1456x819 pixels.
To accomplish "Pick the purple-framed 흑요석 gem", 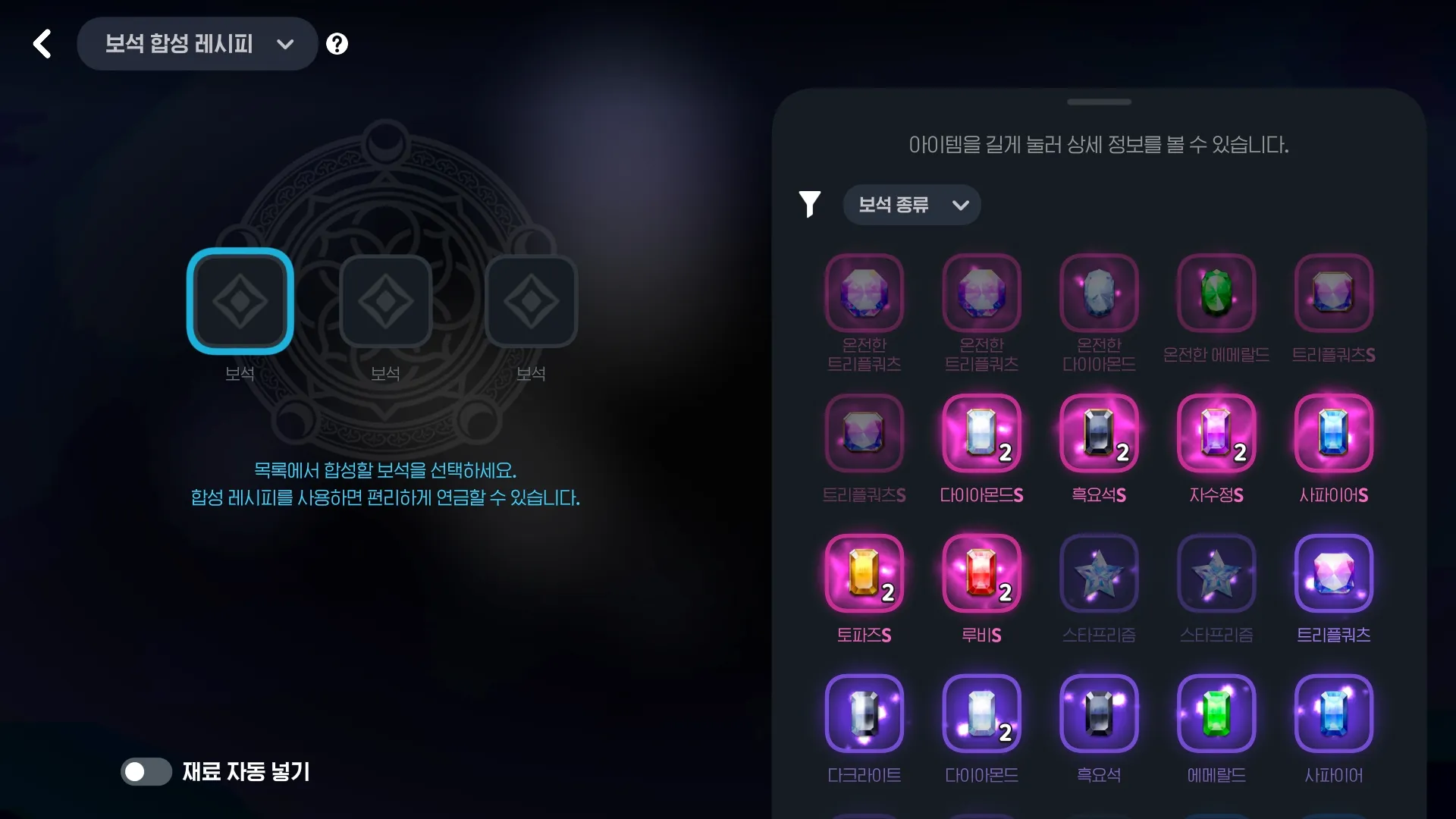I will point(1099,714).
